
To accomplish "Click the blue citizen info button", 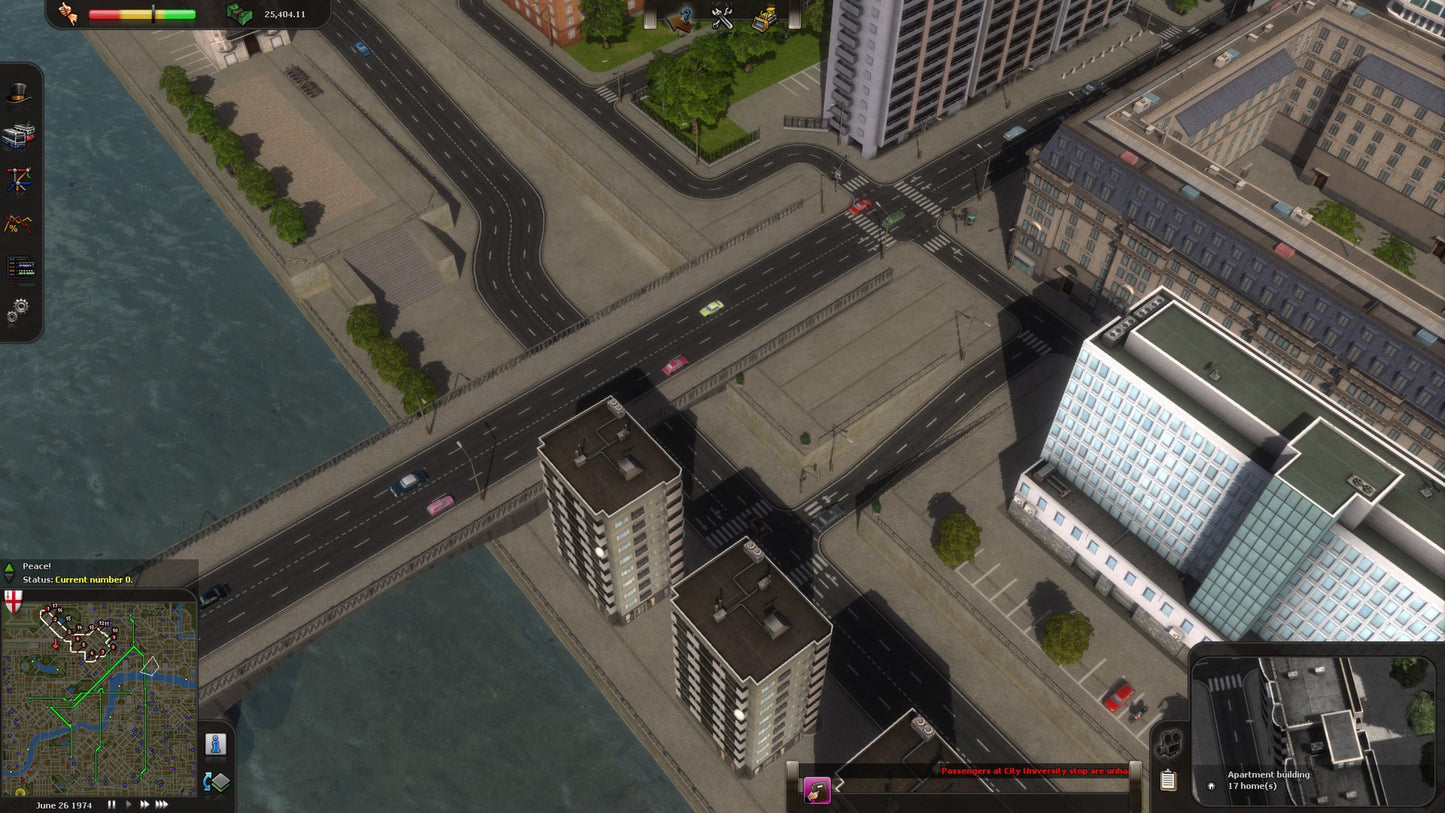I will pos(217,744).
